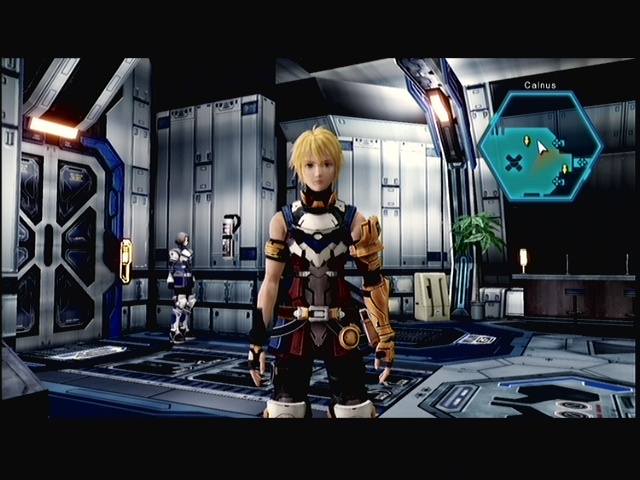Select the white player arrow on the minimap
The width and height of the screenshot is (640, 480).
(x=542, y=148)
